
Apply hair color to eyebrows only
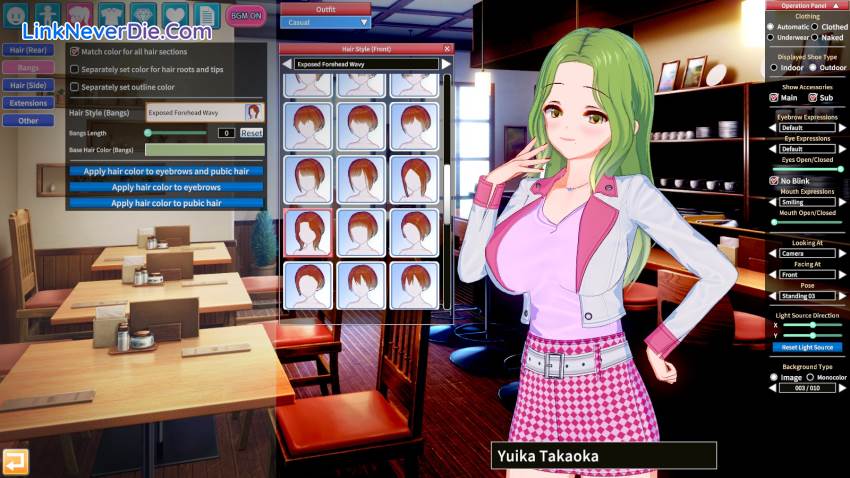(166, 187)
